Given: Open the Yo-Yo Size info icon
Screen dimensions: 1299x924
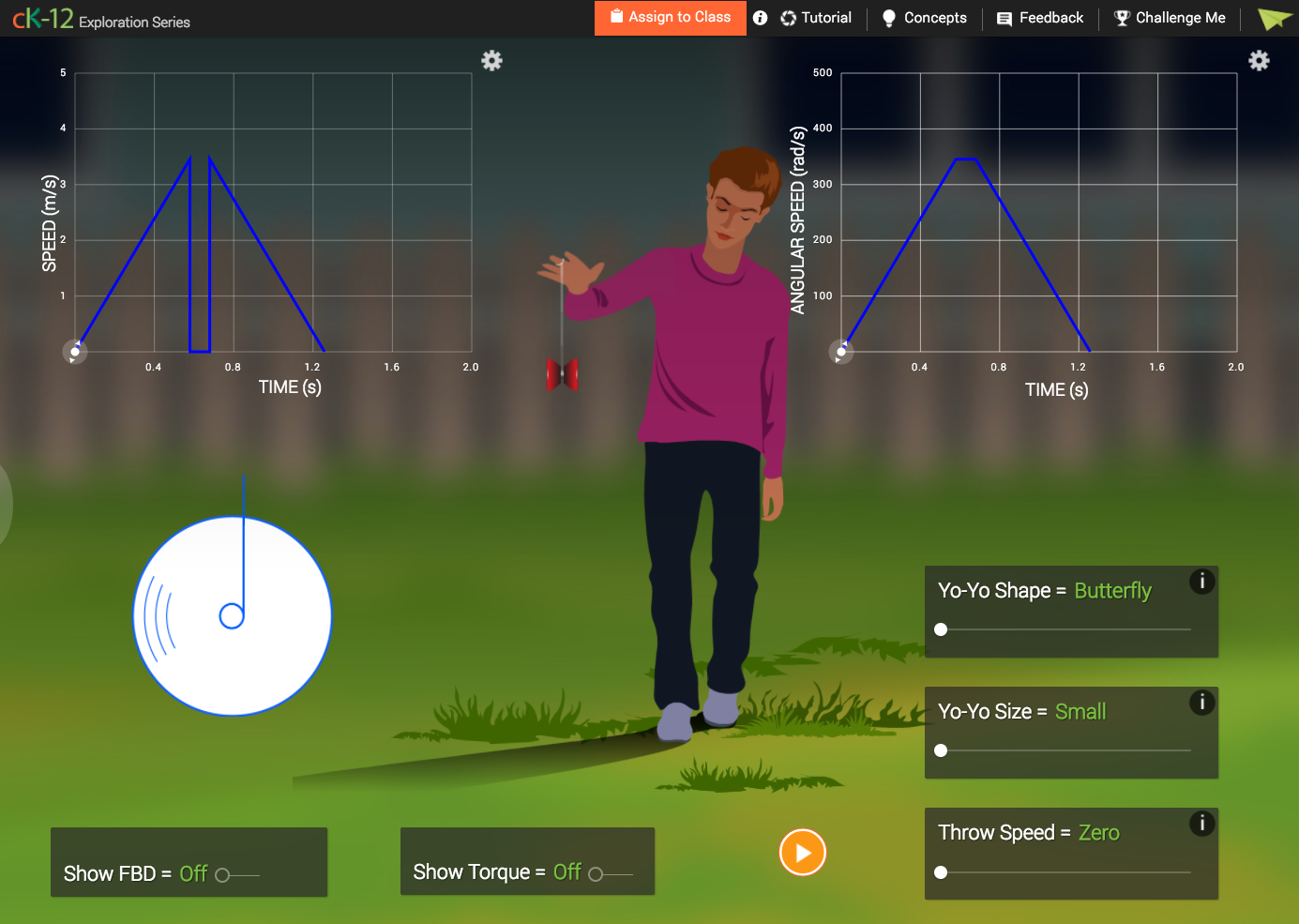Looking at the screenshot, I should pos(1201,703).
